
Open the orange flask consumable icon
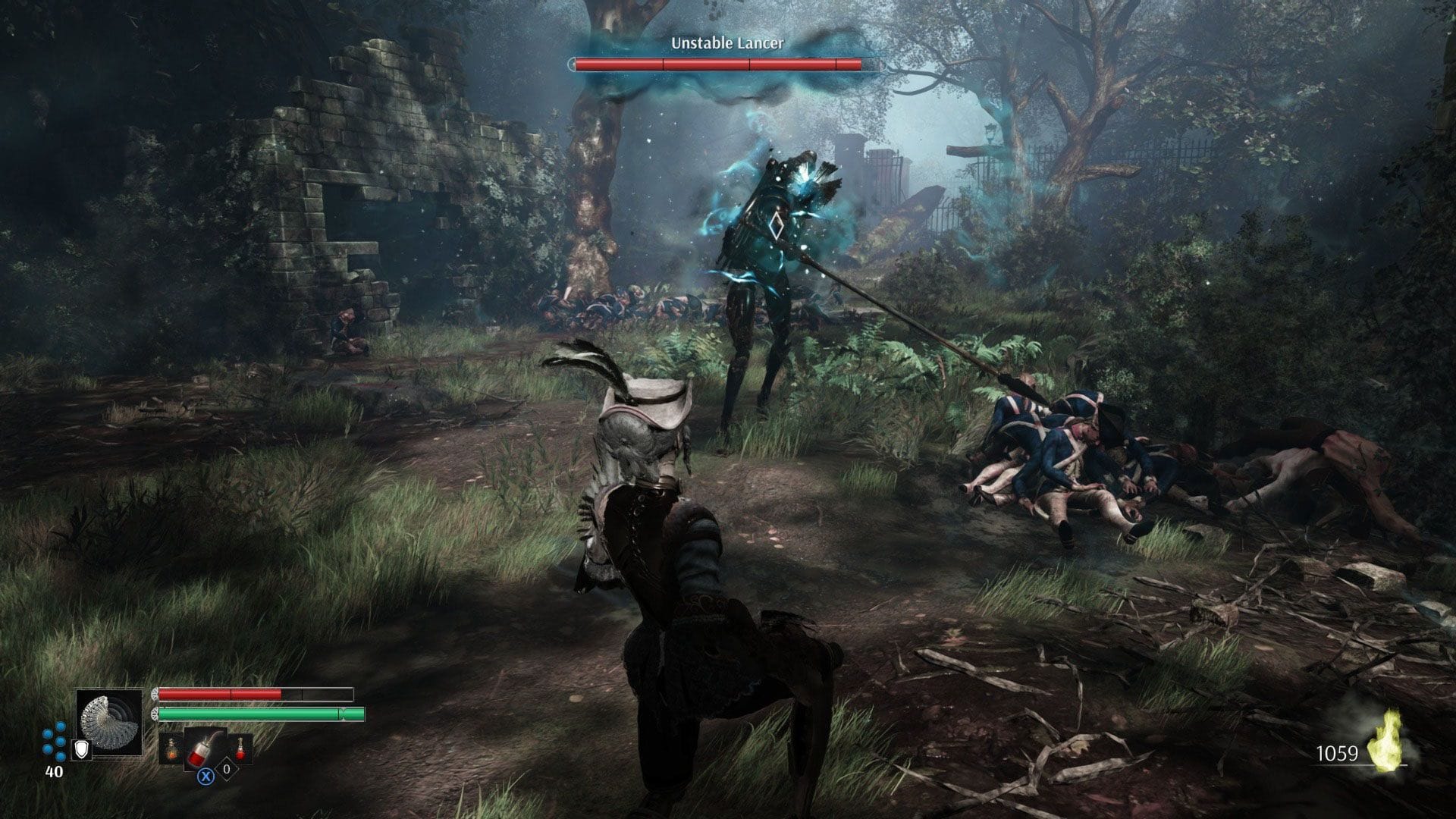coord(171,749)
